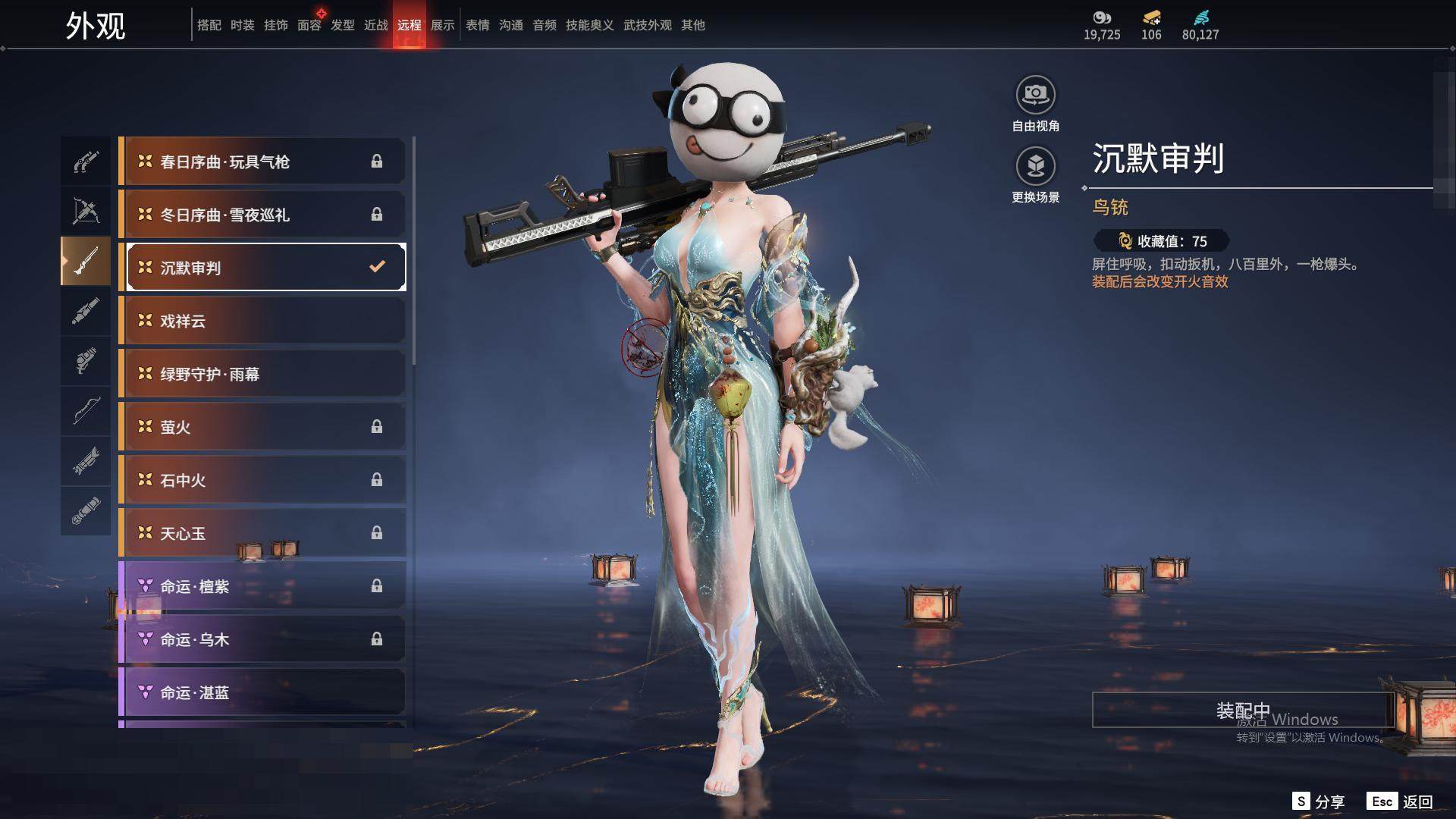
Task: Open the 表情 tab
Action: [478, 25]
